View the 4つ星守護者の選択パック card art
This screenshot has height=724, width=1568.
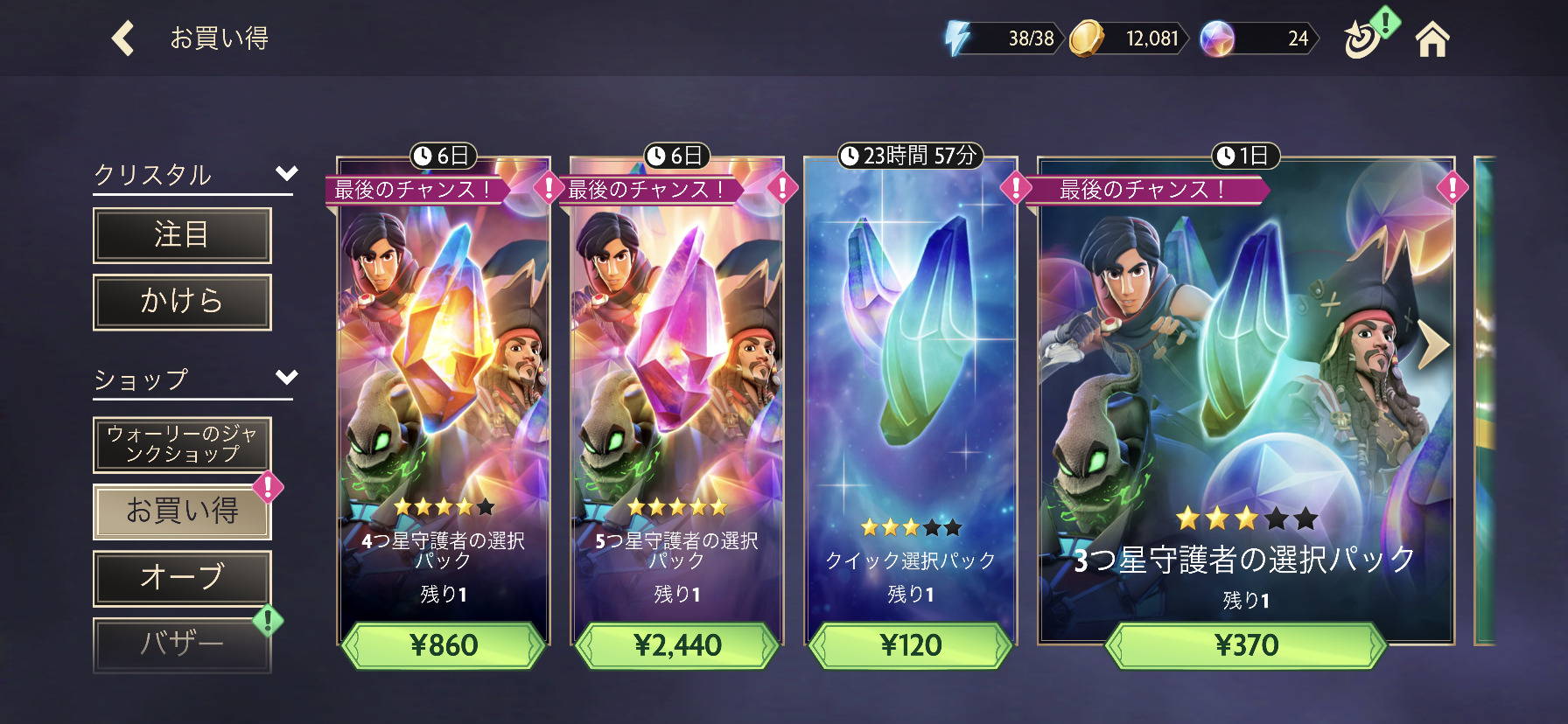[444, 350]
